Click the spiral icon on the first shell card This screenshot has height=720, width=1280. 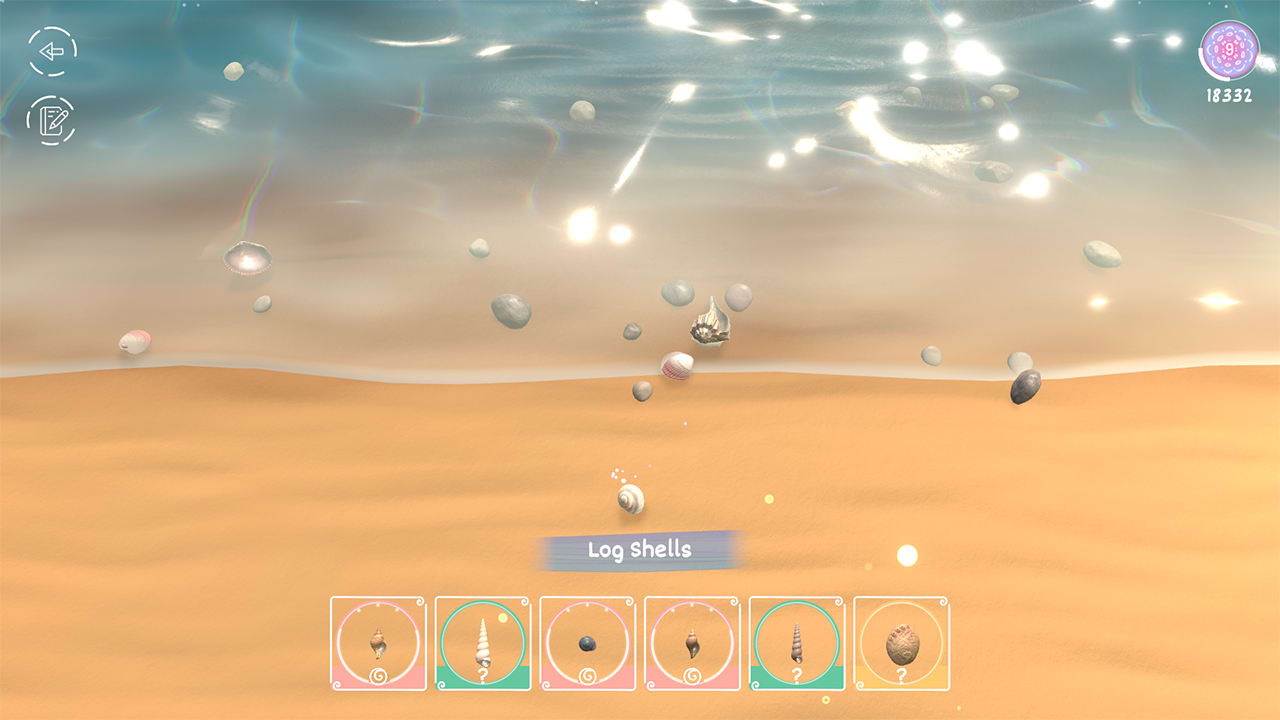click(377, 676)
